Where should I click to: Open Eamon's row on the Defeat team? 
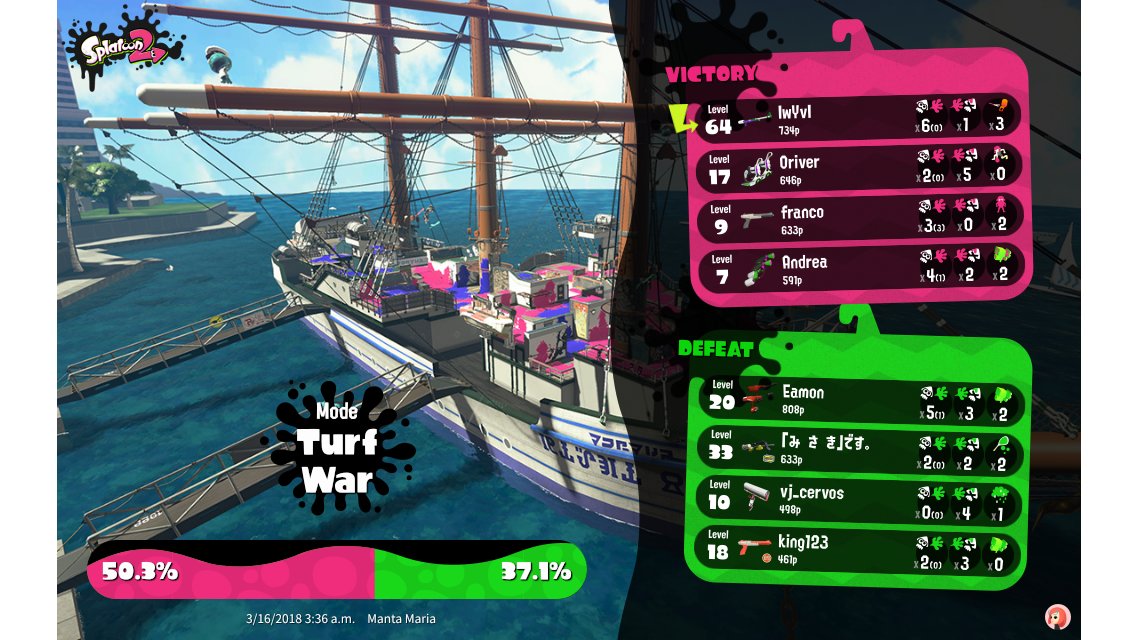coord(859,399)
